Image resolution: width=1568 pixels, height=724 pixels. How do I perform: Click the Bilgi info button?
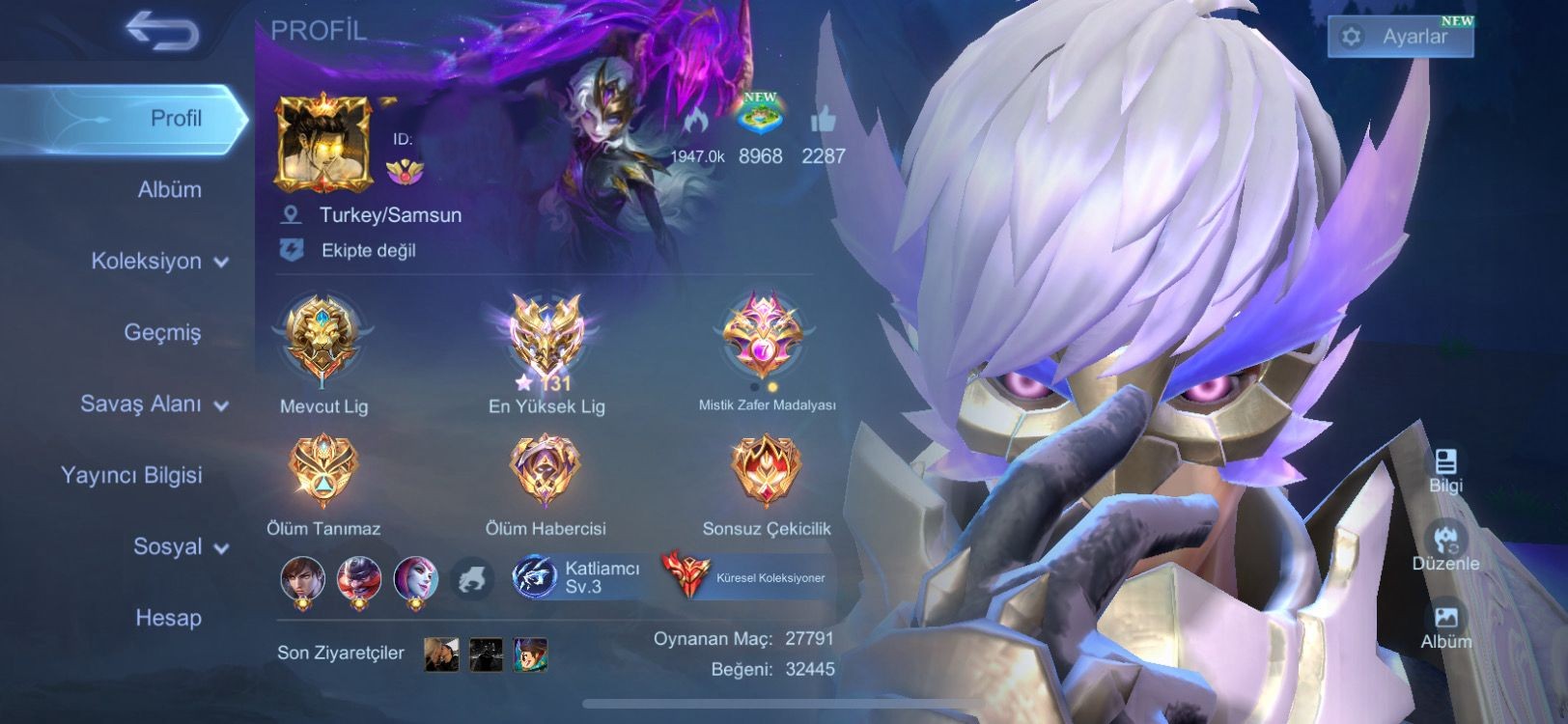(1445, 469)
